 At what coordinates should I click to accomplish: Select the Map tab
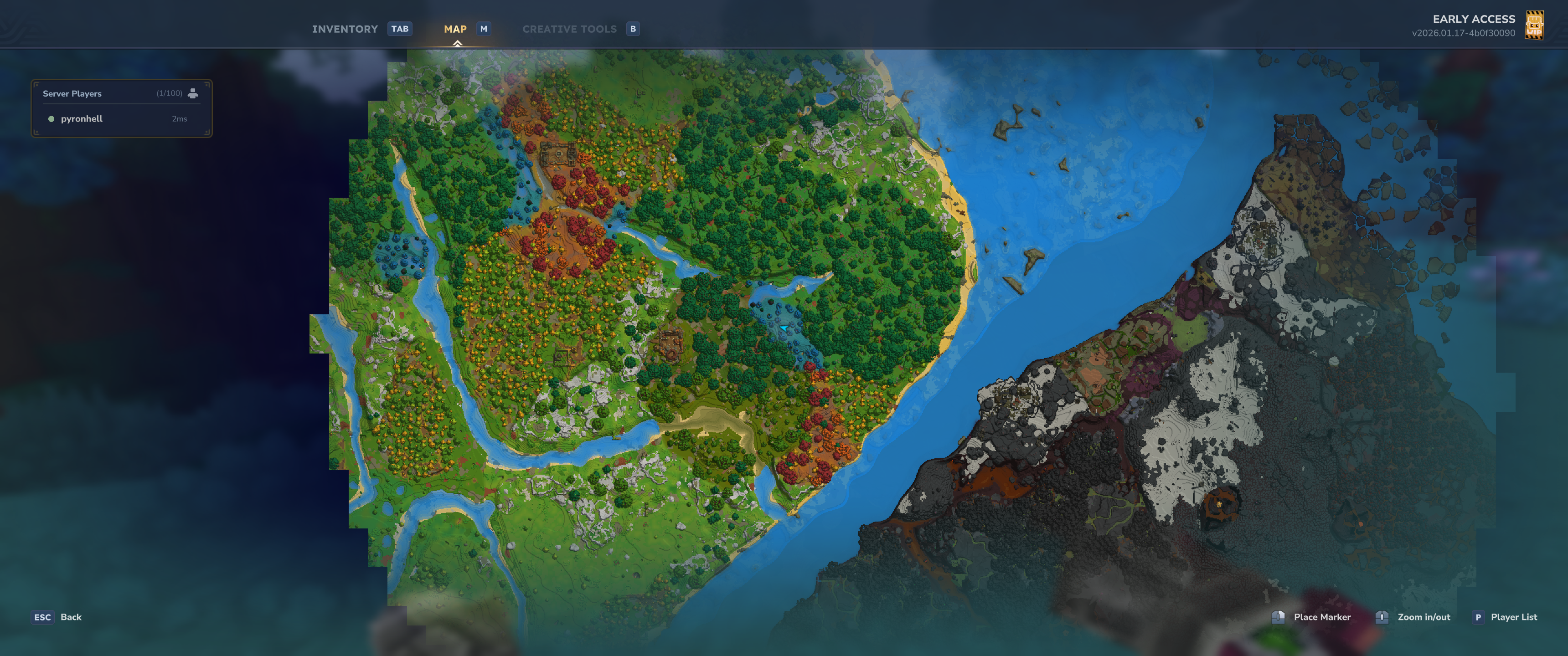pyautogui.click(x=455, y=29)
